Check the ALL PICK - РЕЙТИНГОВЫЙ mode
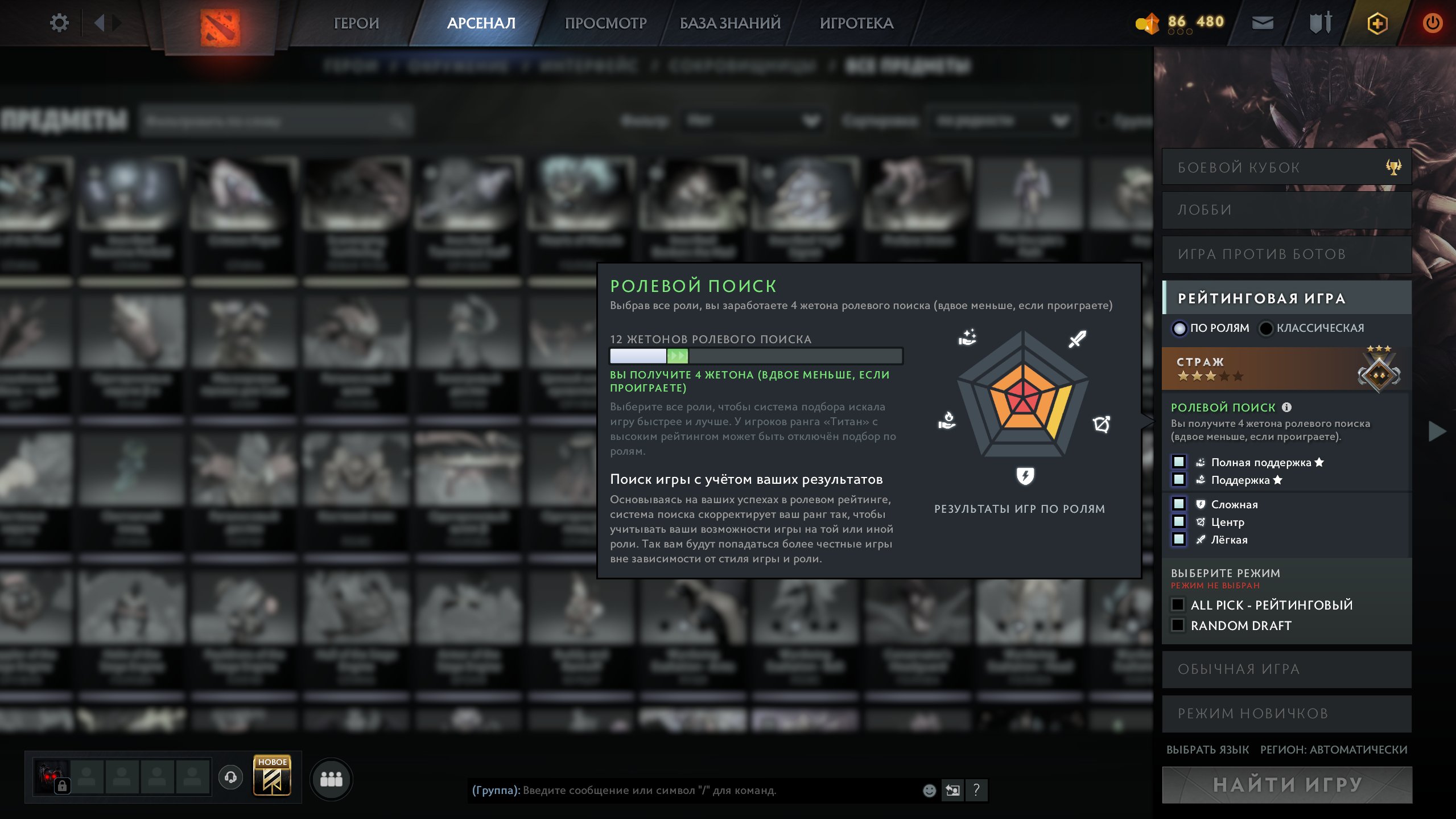The image size is (1456, 819). (1178, 604)
